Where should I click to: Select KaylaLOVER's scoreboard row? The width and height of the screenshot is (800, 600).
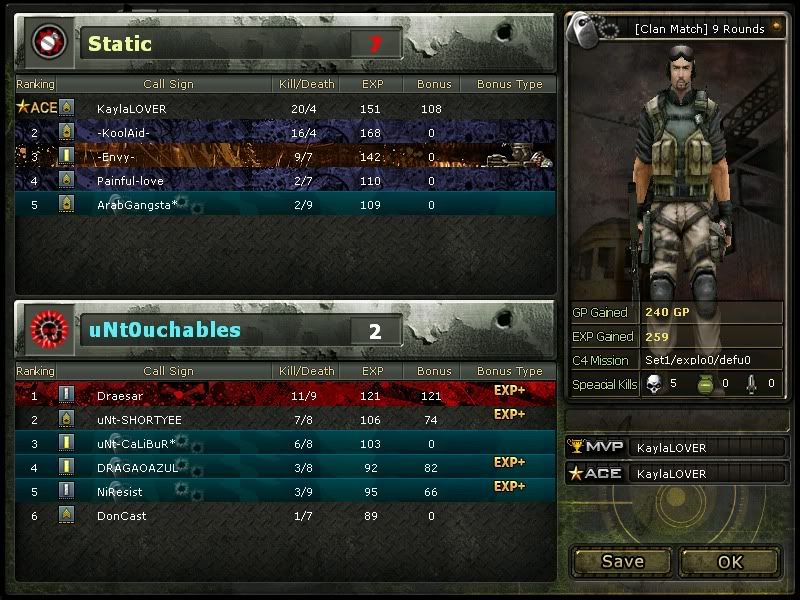pyautogui.click(x=285, y=108)
